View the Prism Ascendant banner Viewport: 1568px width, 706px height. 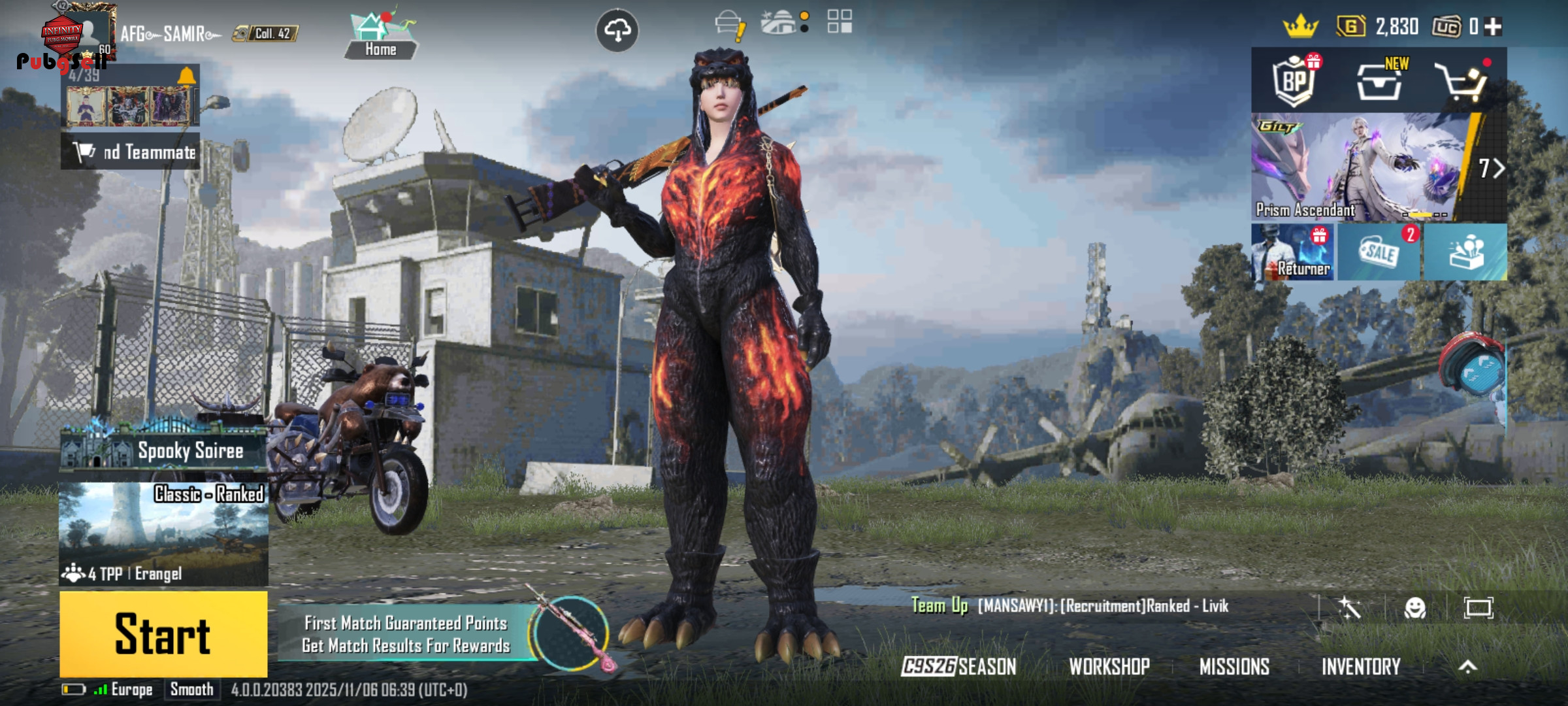point(1359,167)
